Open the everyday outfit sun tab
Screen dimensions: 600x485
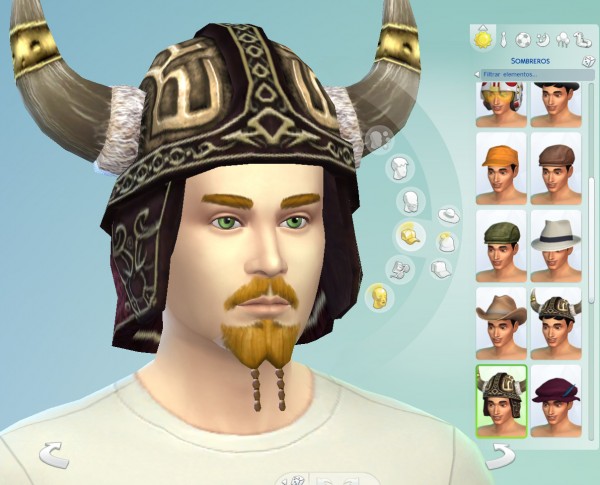click(x=483, y=40)
